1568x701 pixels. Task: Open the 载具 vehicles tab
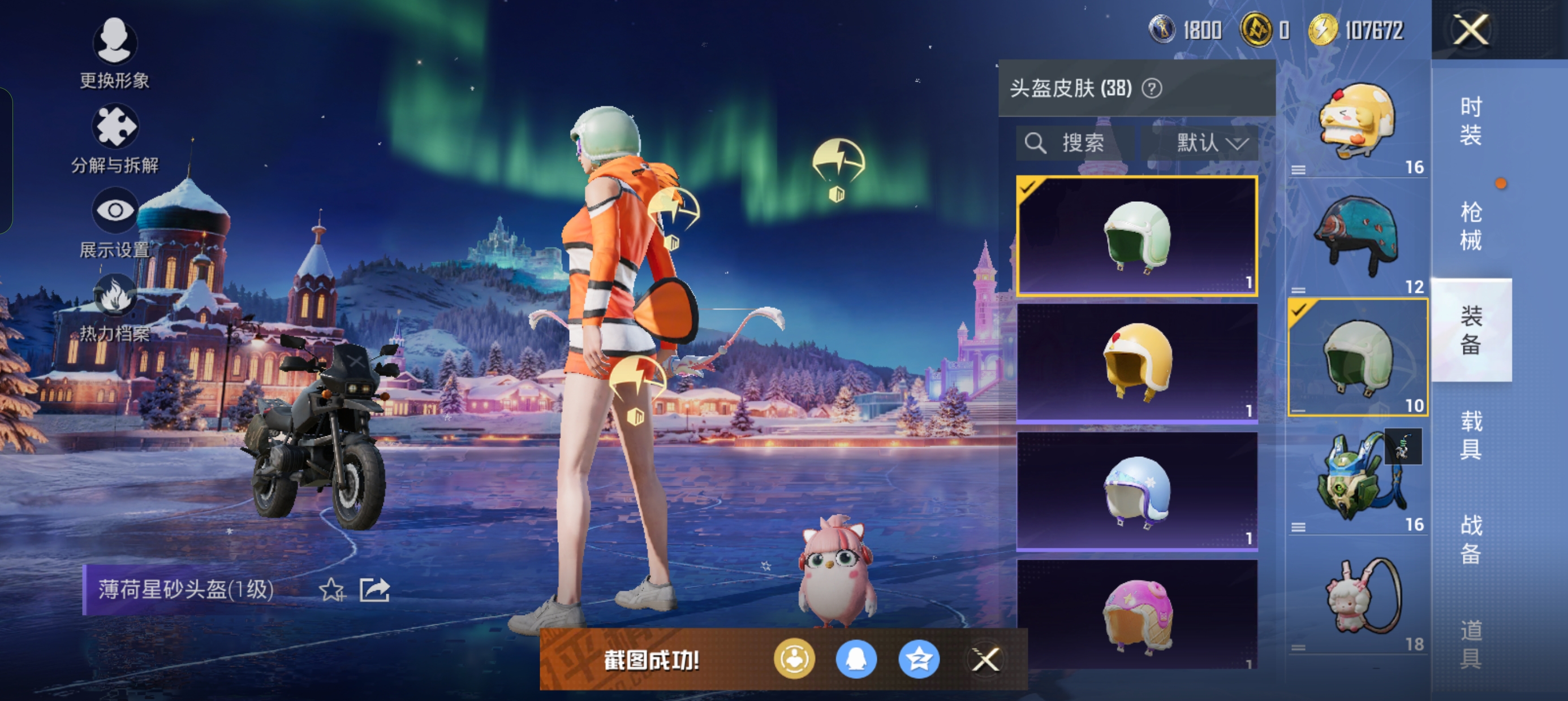[x=1471, y=435]
